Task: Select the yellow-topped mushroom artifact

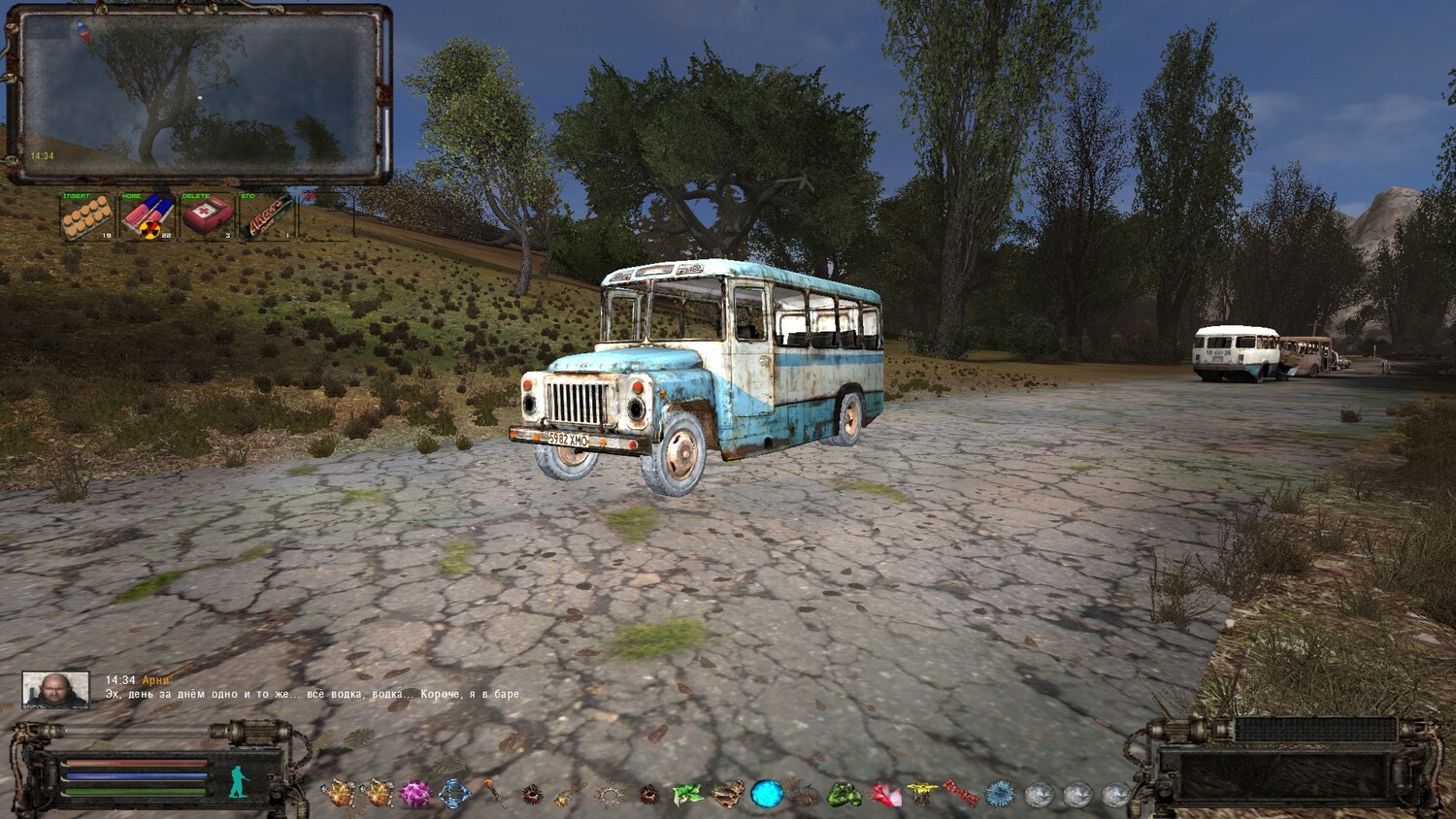Action: point(922,794)
